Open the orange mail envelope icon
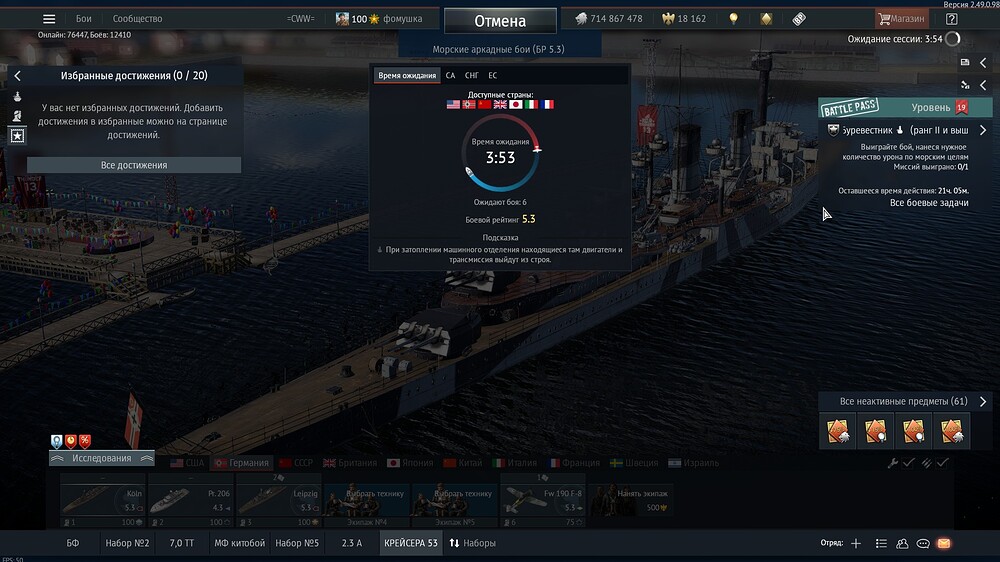Screen dimensions: 1000x562 [x=943, y=543]
